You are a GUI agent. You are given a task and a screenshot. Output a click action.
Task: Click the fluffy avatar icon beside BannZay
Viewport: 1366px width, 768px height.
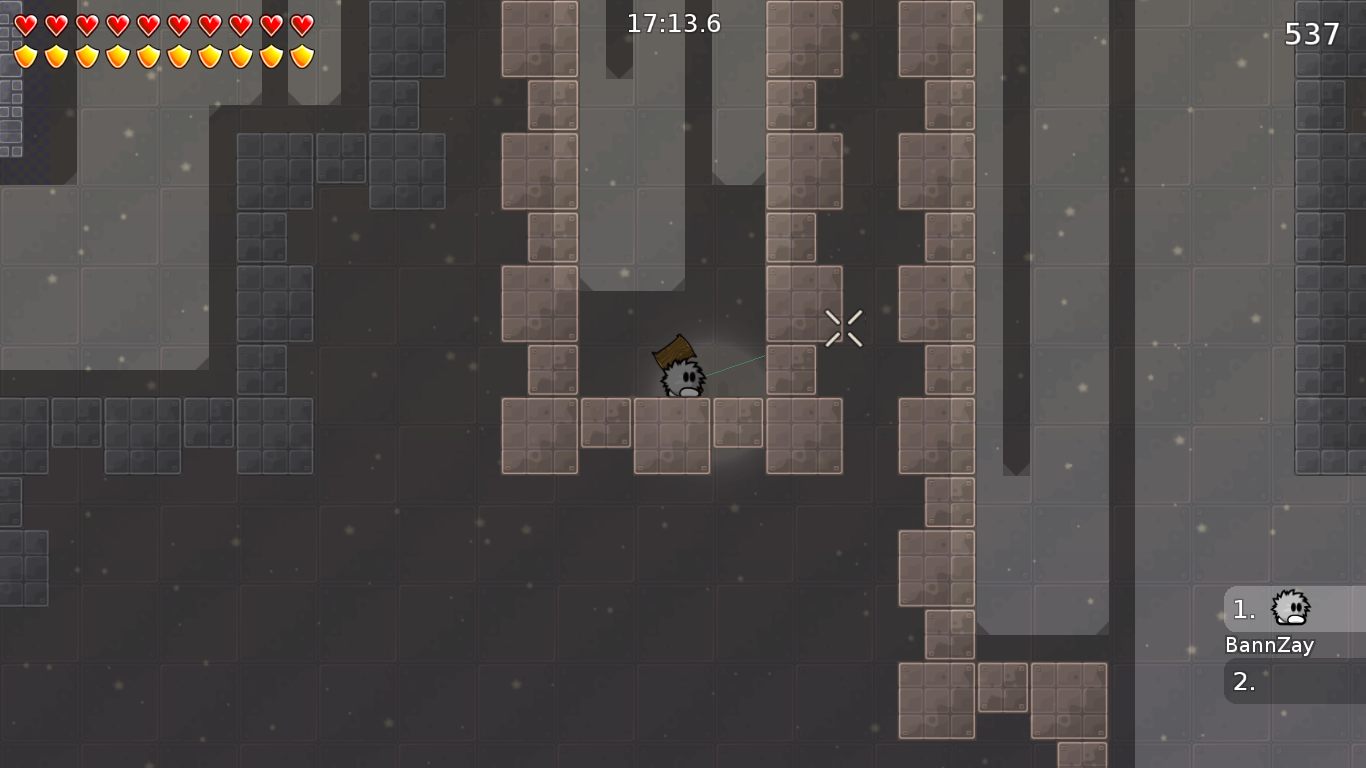pos(1289,608)
